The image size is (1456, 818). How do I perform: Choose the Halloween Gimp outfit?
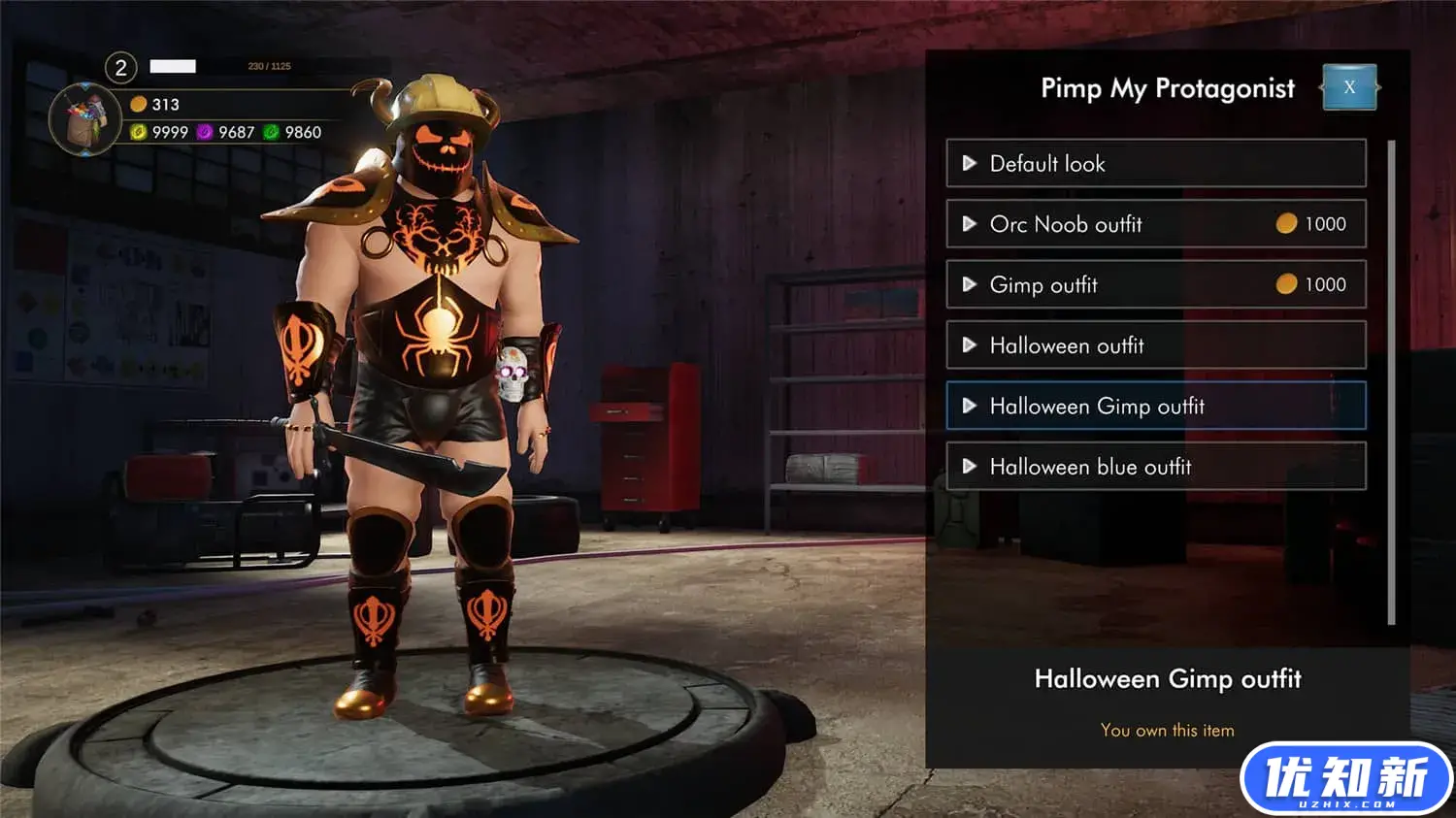coord(1155,406)
